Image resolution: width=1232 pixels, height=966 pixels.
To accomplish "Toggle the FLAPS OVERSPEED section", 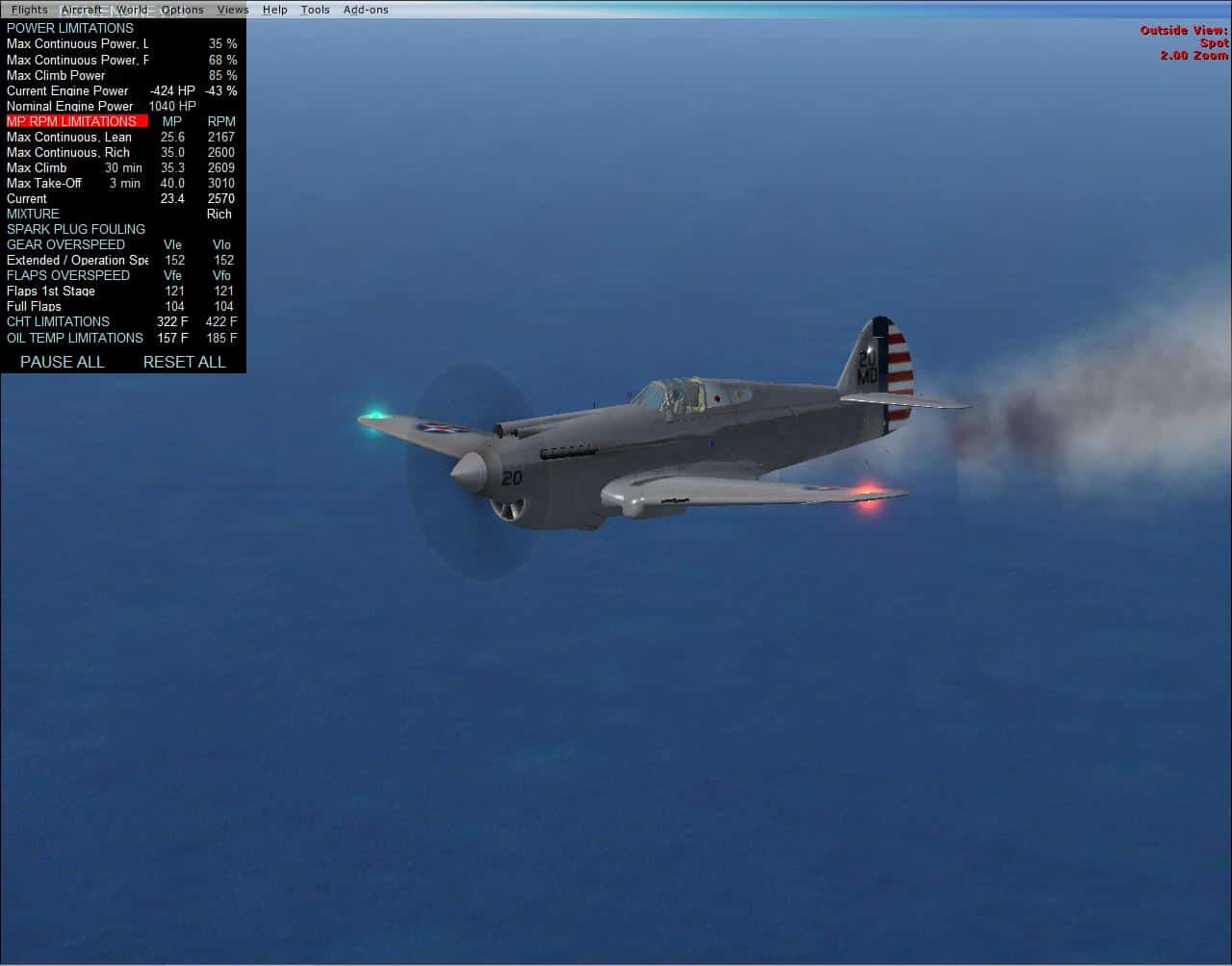I will (67, 275).
